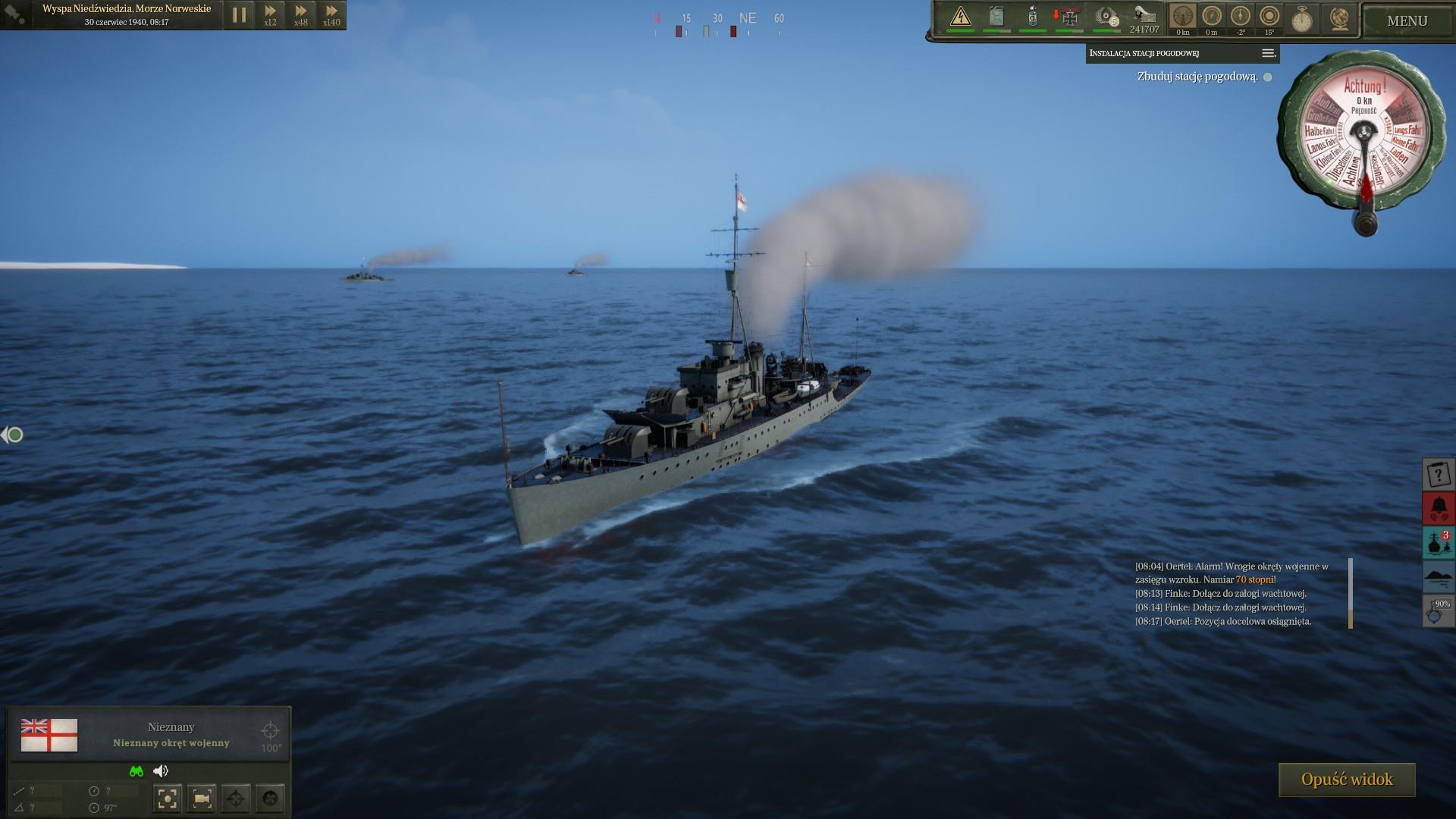Select the fuel jerrycan icon

click(x=996, y=17)
